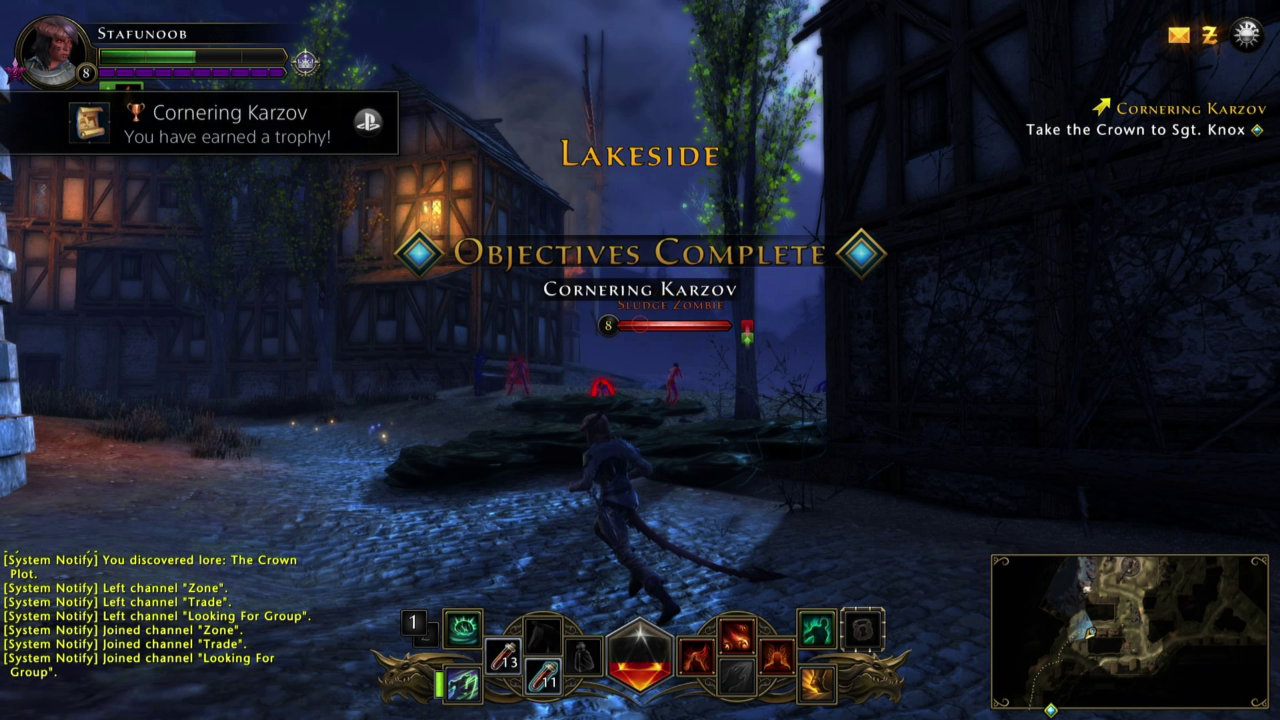Activate the fiery winged figure ability
Image resolution: width=1280 pixels, height=720 pixels.
[777, 657]
